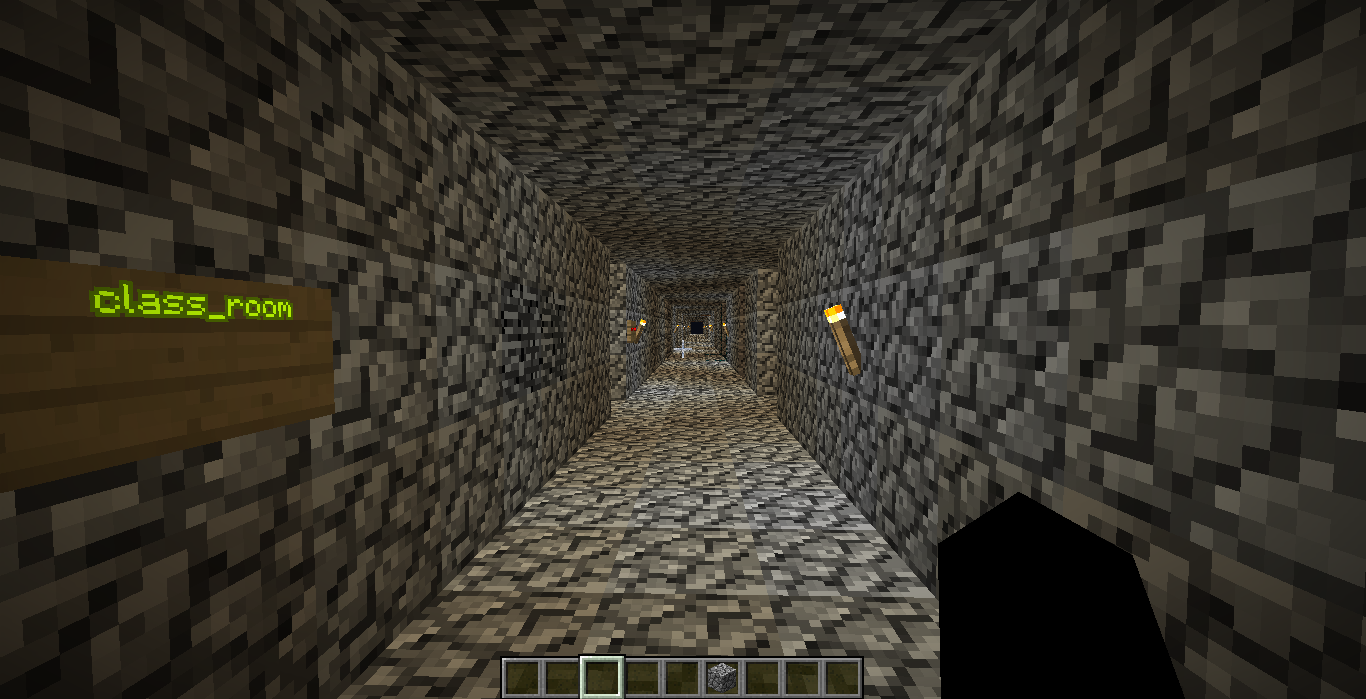Select the cobblestone block hotbar slot
Image resolution: width=1366 pixels, height=699 pixels.
[x=721, y=677]
